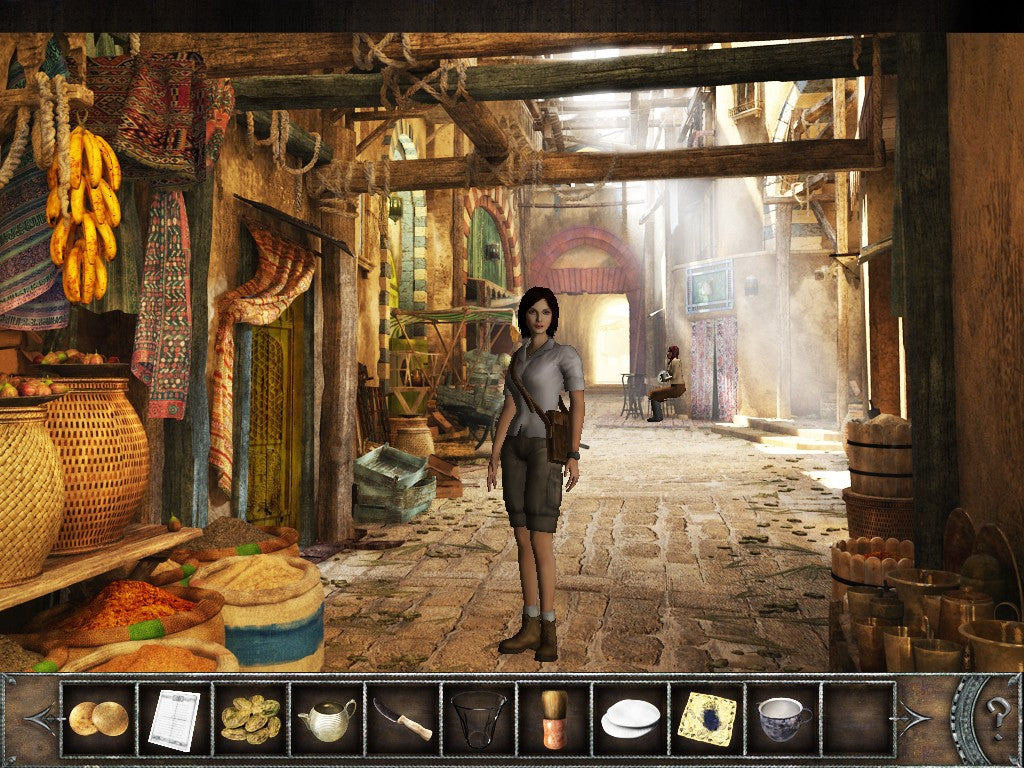Select the yellow ink-stained cloth
Image resolution: width=1024 pixels, height=768 pixels.
[707, 718]
